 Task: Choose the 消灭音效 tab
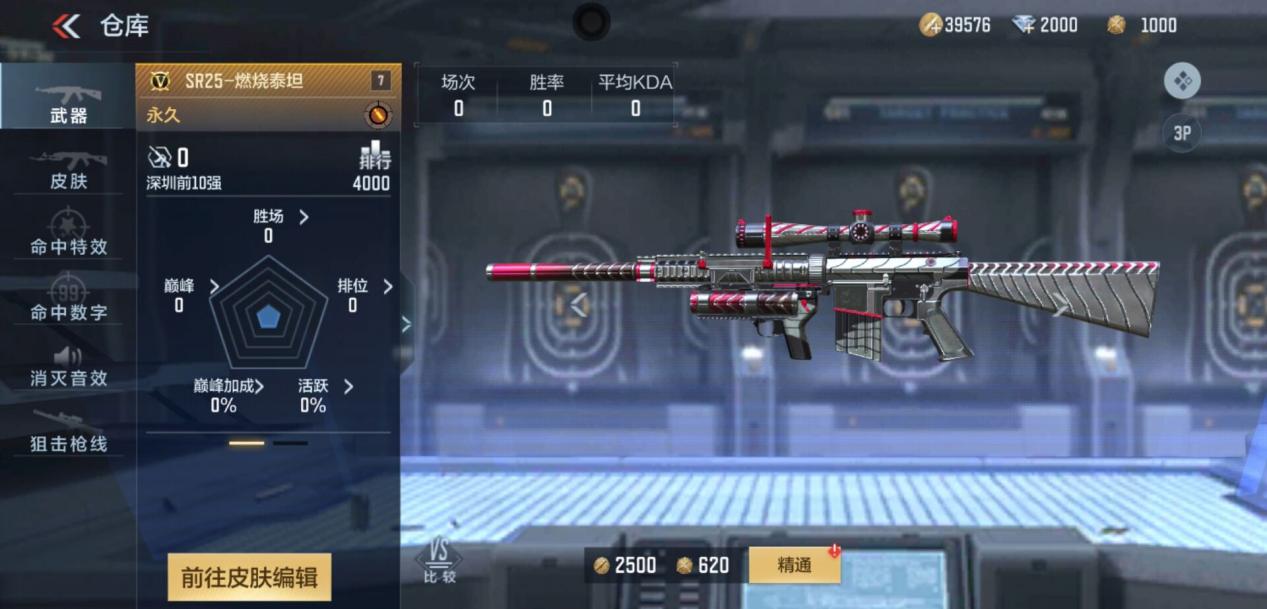point(68,366)
